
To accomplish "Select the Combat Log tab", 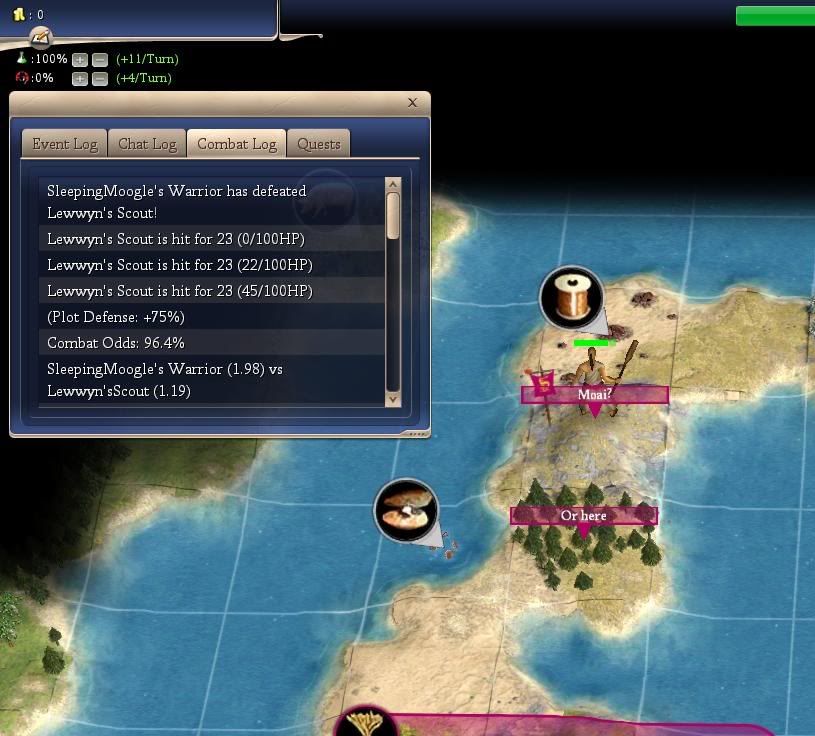I will point(236,144).
